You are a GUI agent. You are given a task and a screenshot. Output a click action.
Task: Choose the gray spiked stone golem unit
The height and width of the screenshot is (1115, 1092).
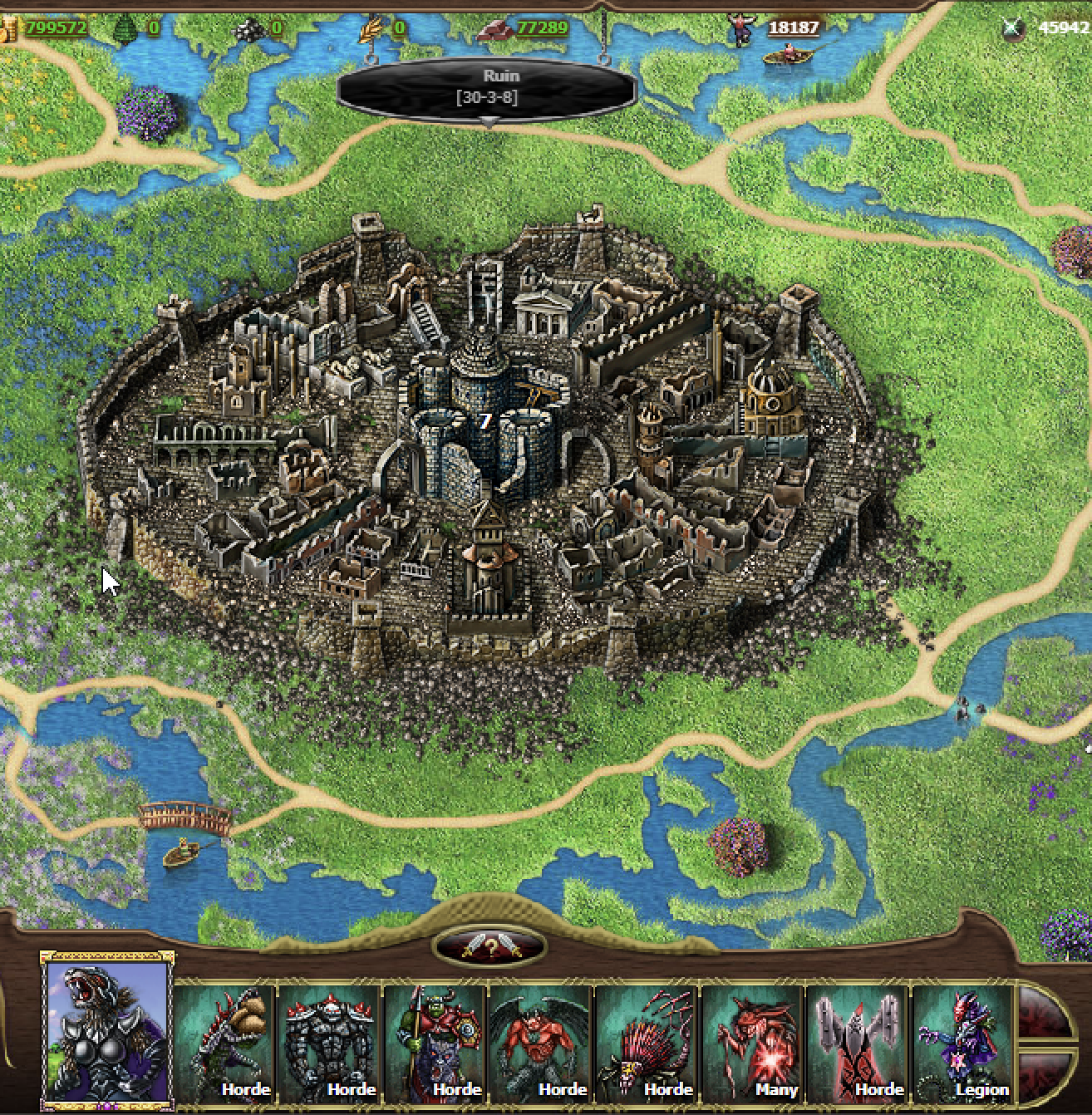(330, 1042)
